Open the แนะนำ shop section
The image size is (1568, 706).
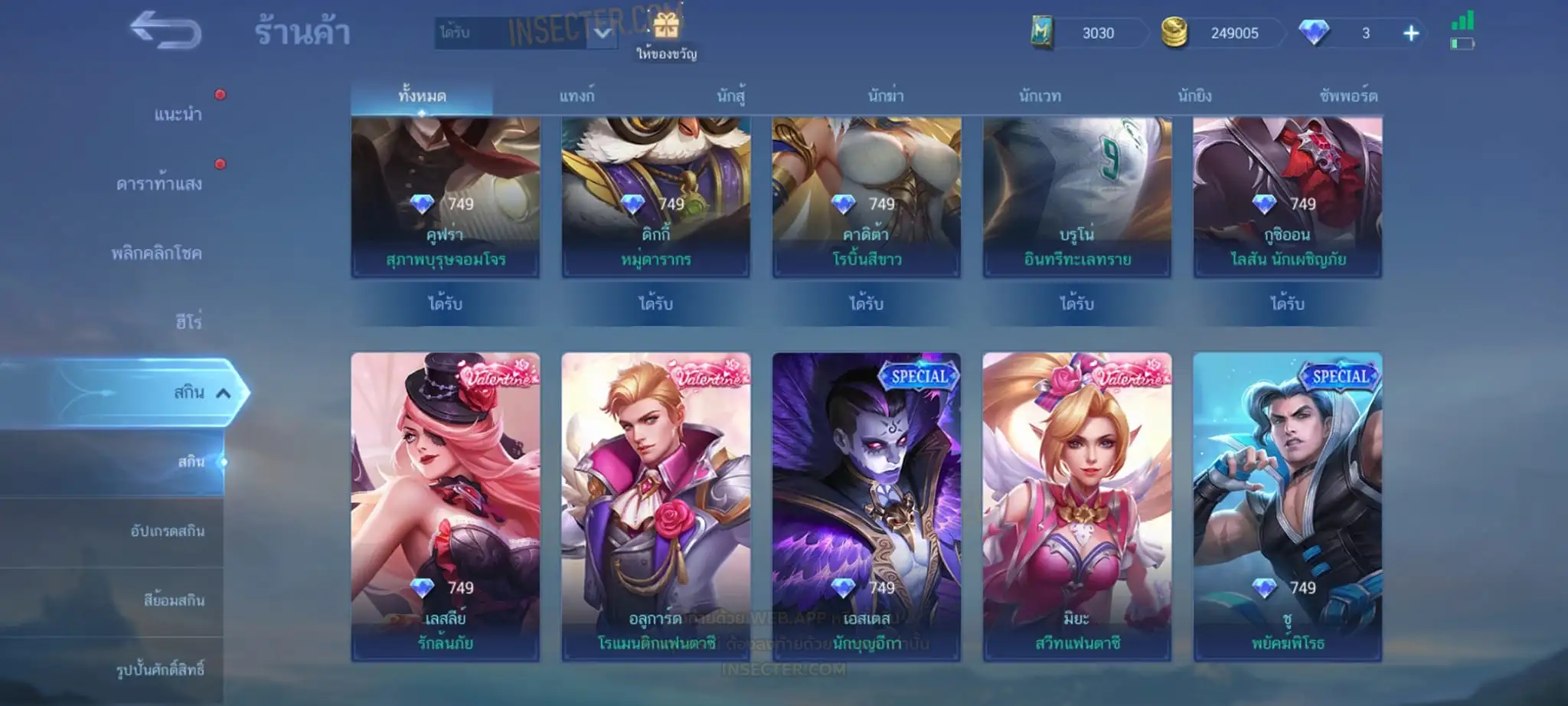click(178, 115)
